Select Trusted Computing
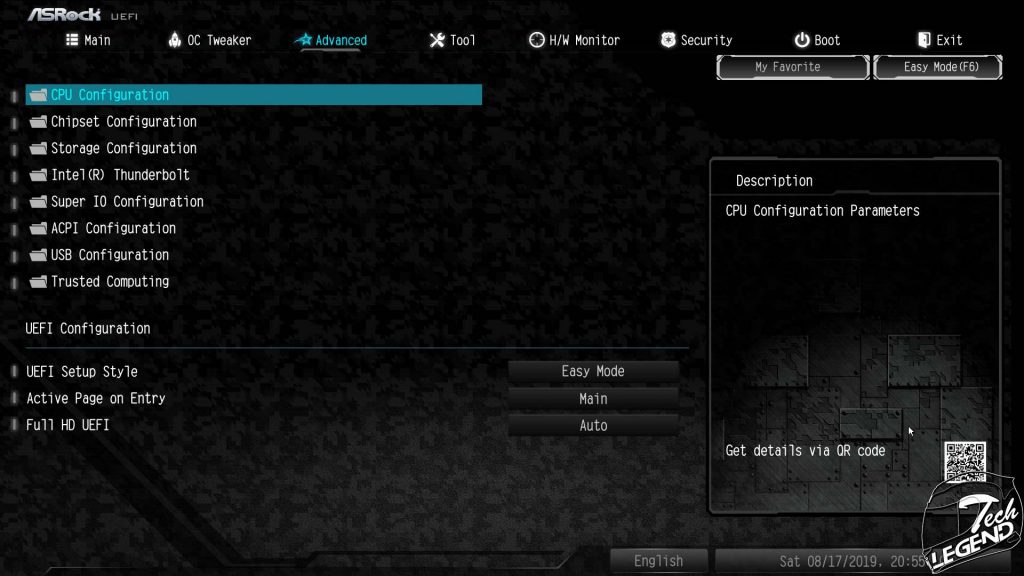Screen dimensions: 1024x576 [110, 282]
